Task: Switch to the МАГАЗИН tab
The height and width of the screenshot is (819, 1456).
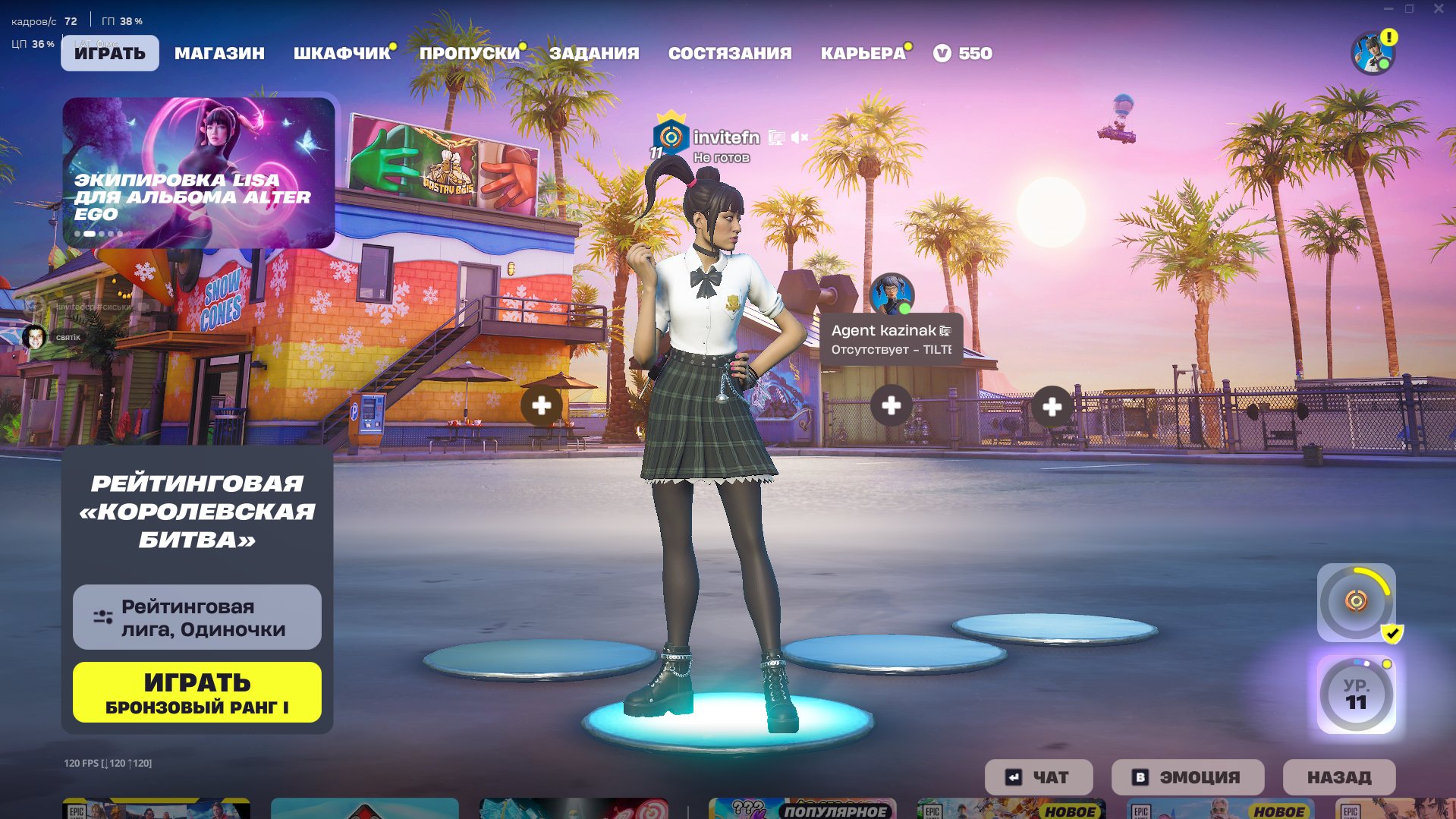Action: [219, 53]
